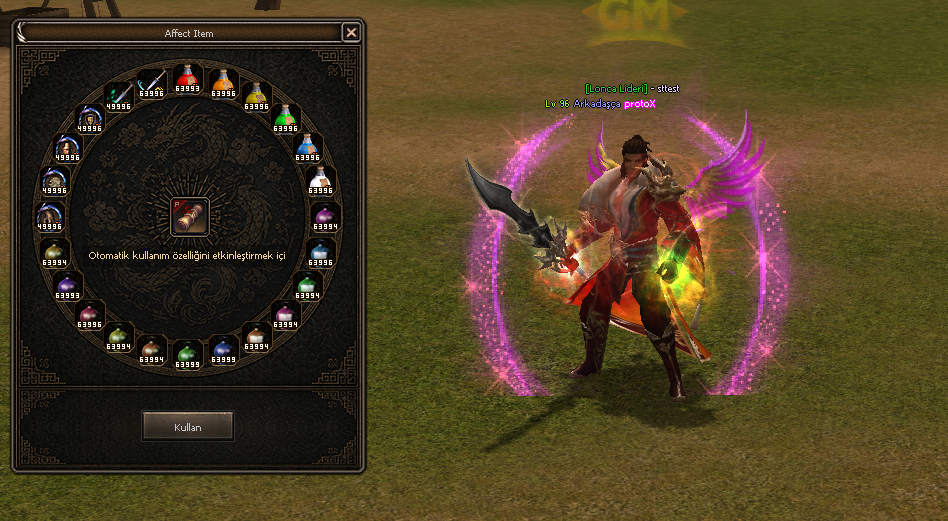
Task: Choose the blue potion flask
Action: click(x=307, y=146)
